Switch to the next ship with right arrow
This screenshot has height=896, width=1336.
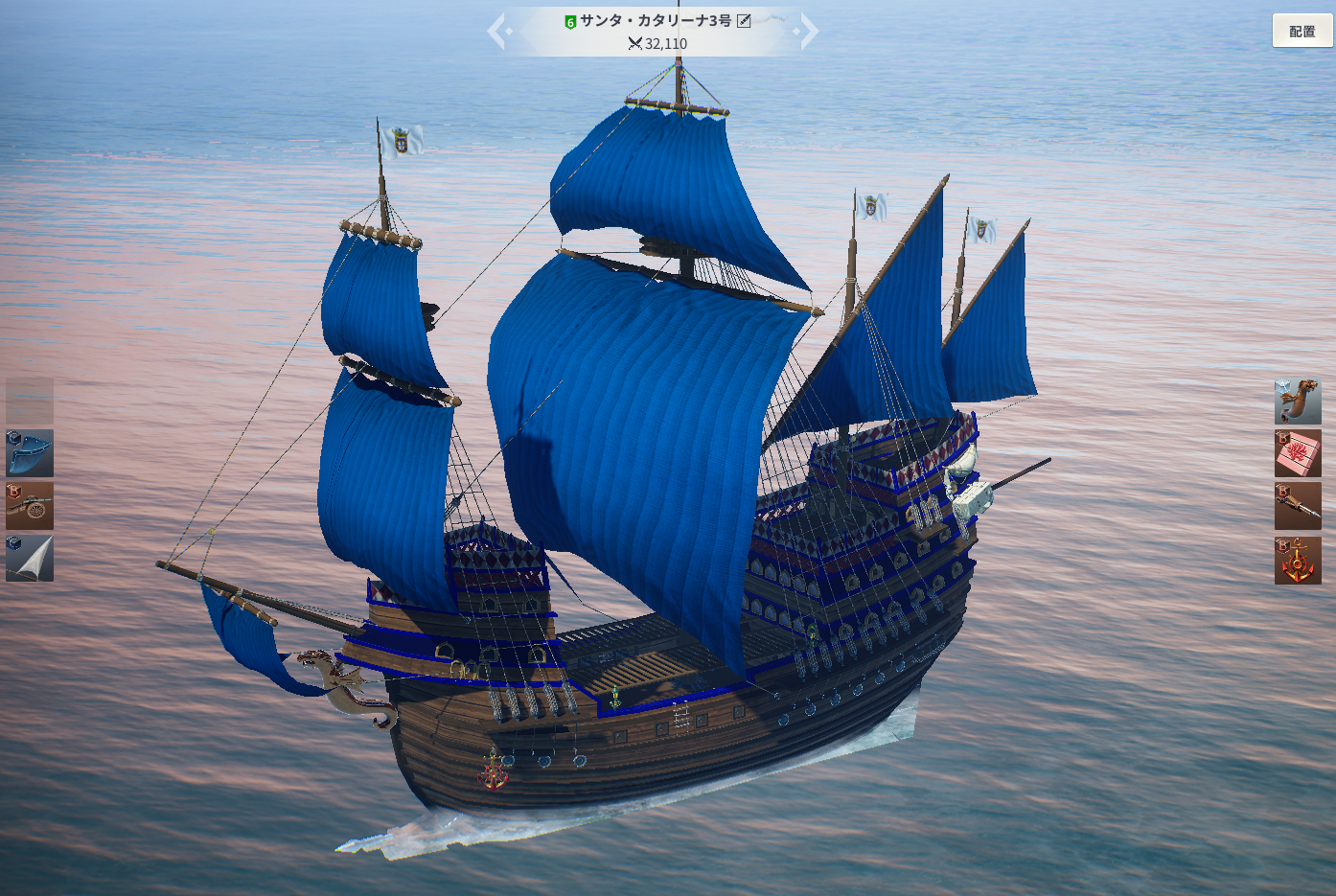809,31
